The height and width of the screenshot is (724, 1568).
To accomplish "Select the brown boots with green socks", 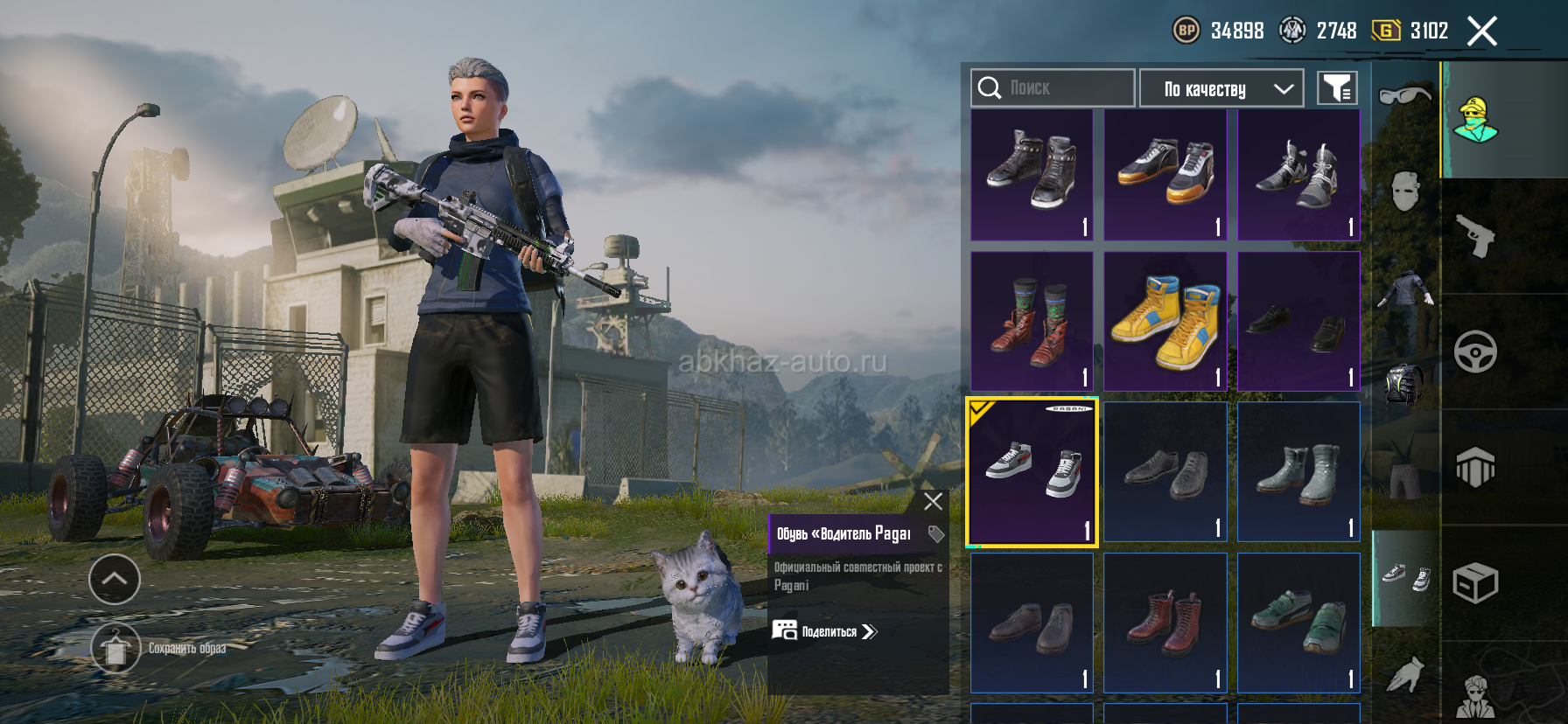I will point(1032,321).
